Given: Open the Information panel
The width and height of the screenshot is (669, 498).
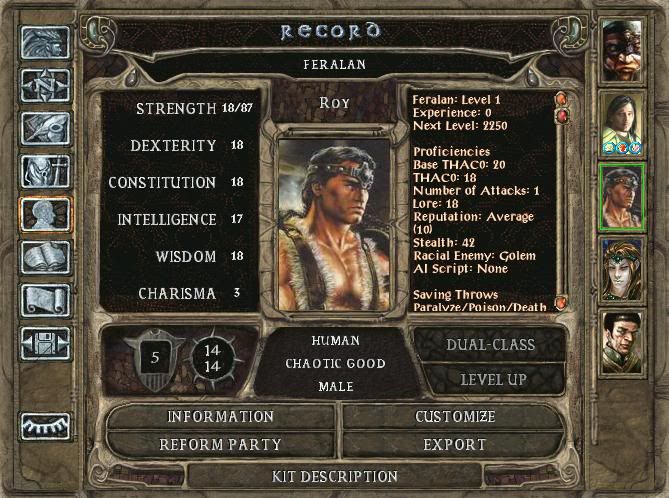Looking at the screenshot, I should coord(220,417).
